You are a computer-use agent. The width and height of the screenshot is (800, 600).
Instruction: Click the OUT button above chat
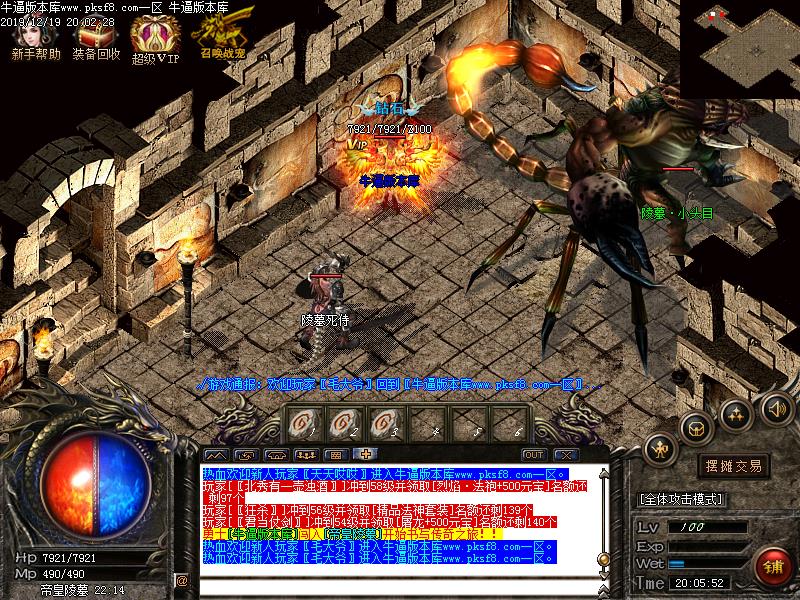coord(533,455)
